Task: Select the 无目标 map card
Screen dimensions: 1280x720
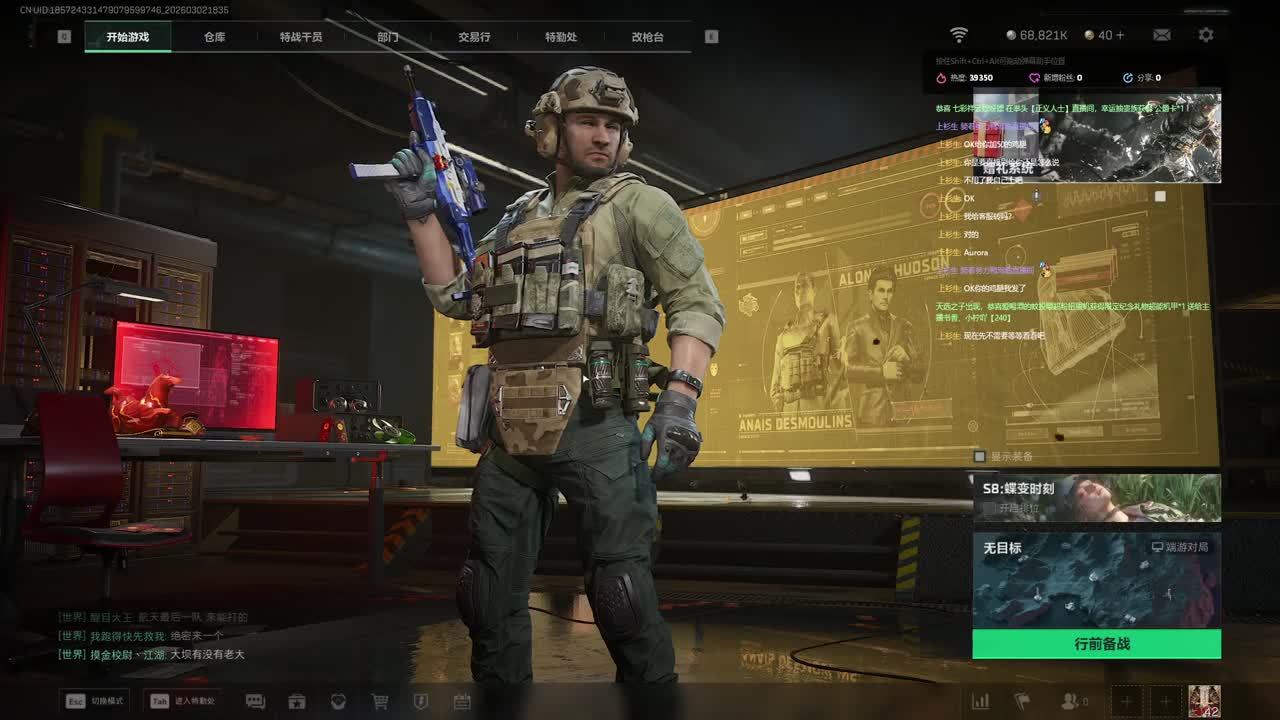Action: pyautogui.click(x=1096, y=580)
